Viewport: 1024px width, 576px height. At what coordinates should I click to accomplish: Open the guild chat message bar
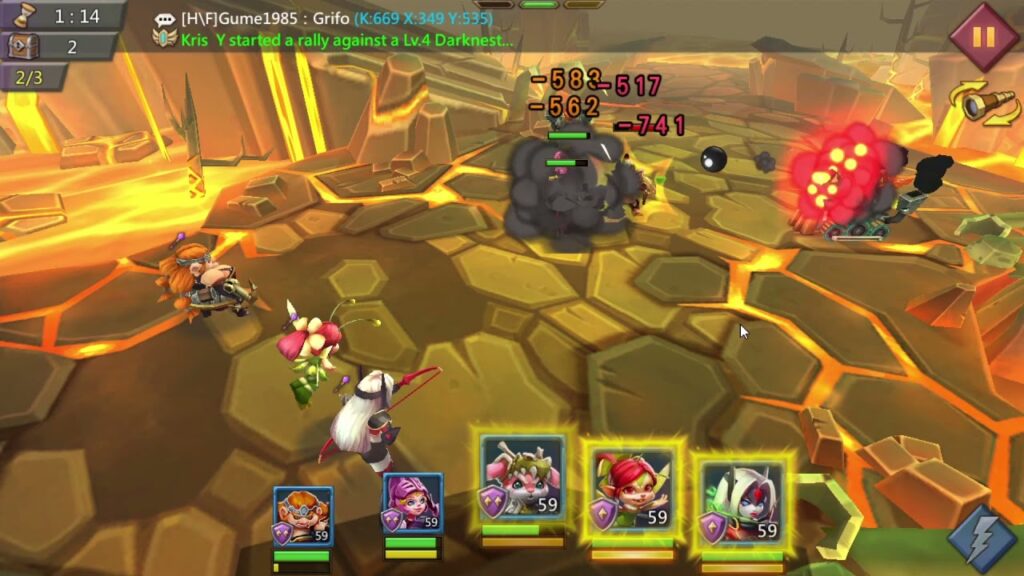pos(340,29)
